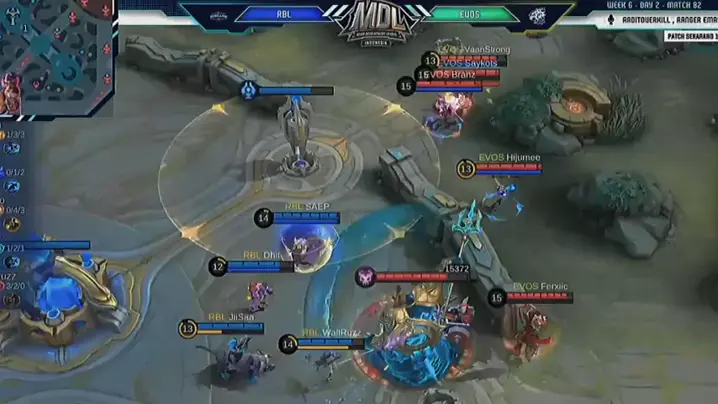Choose the player row showing 0/4/3
718x404 pixels.
(x=13, y=210)
